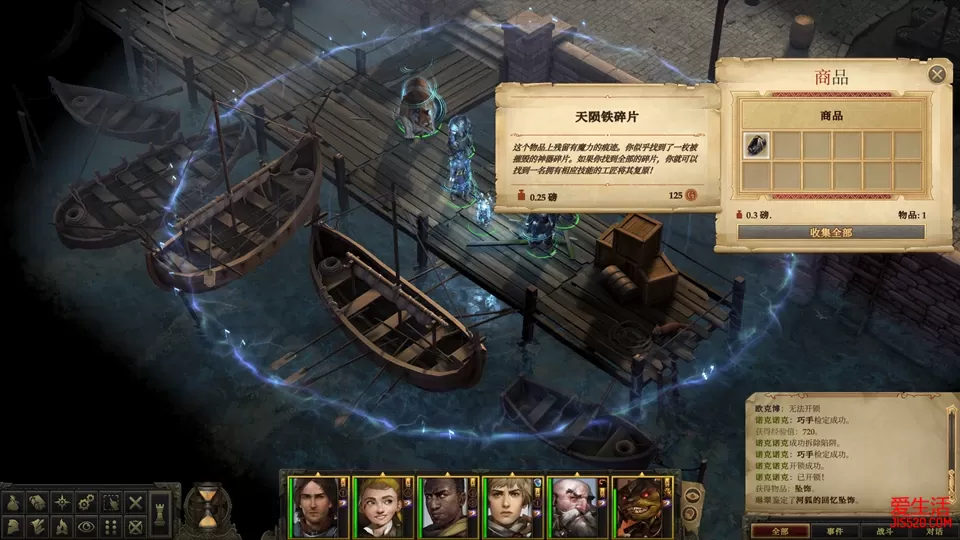960x540 pixels.
Task: Click the chess rook kingdom button
Action: pos(158,514)
